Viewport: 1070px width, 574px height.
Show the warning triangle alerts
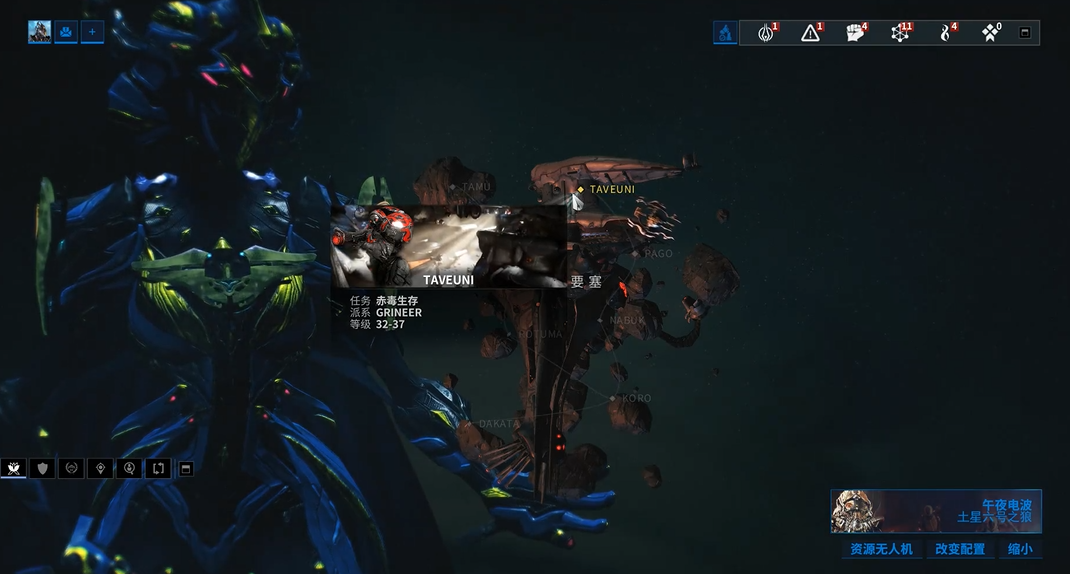pyautogui.click(x=811, y=33)
